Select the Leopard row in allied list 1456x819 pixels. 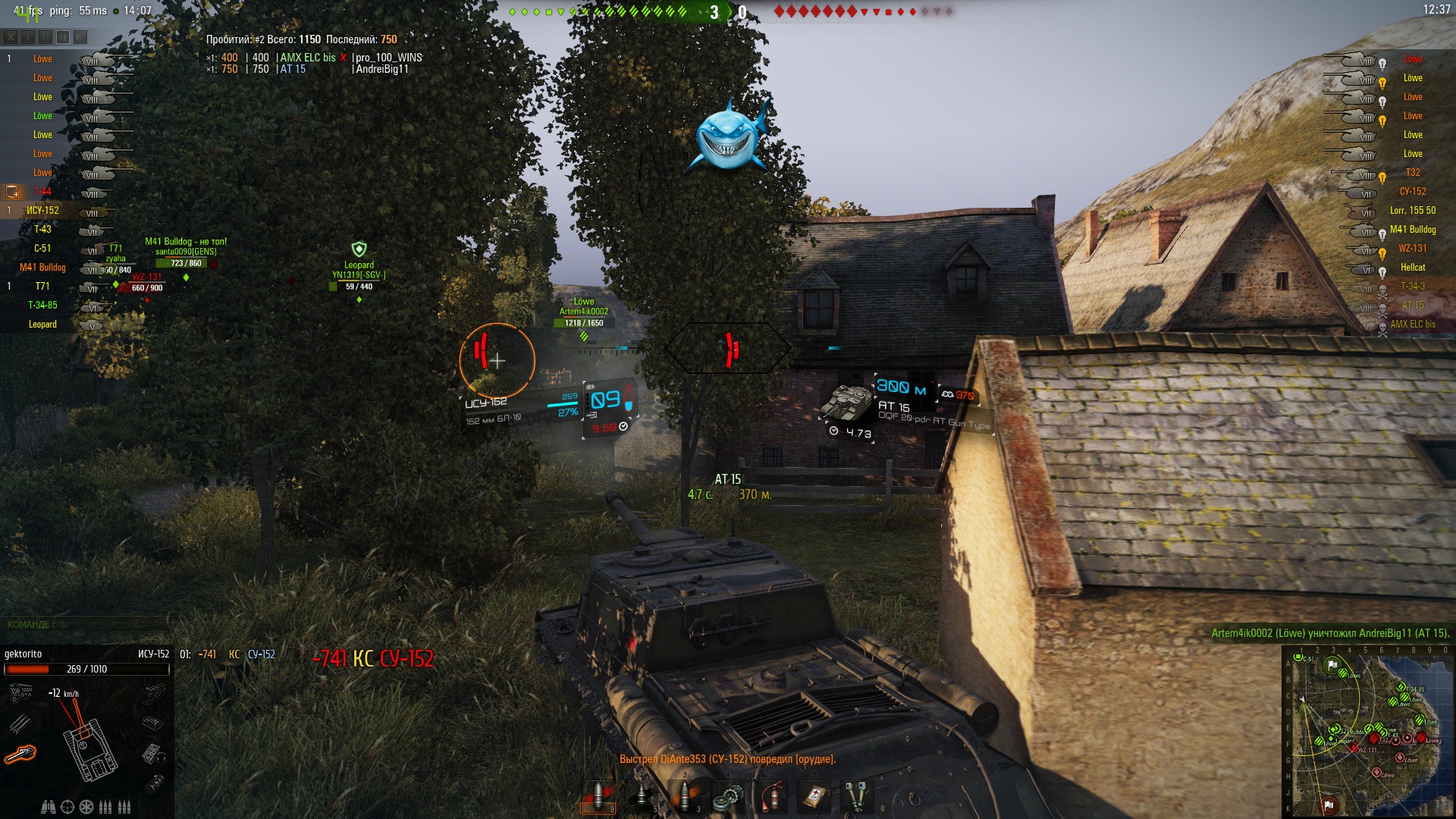point(42,324)
